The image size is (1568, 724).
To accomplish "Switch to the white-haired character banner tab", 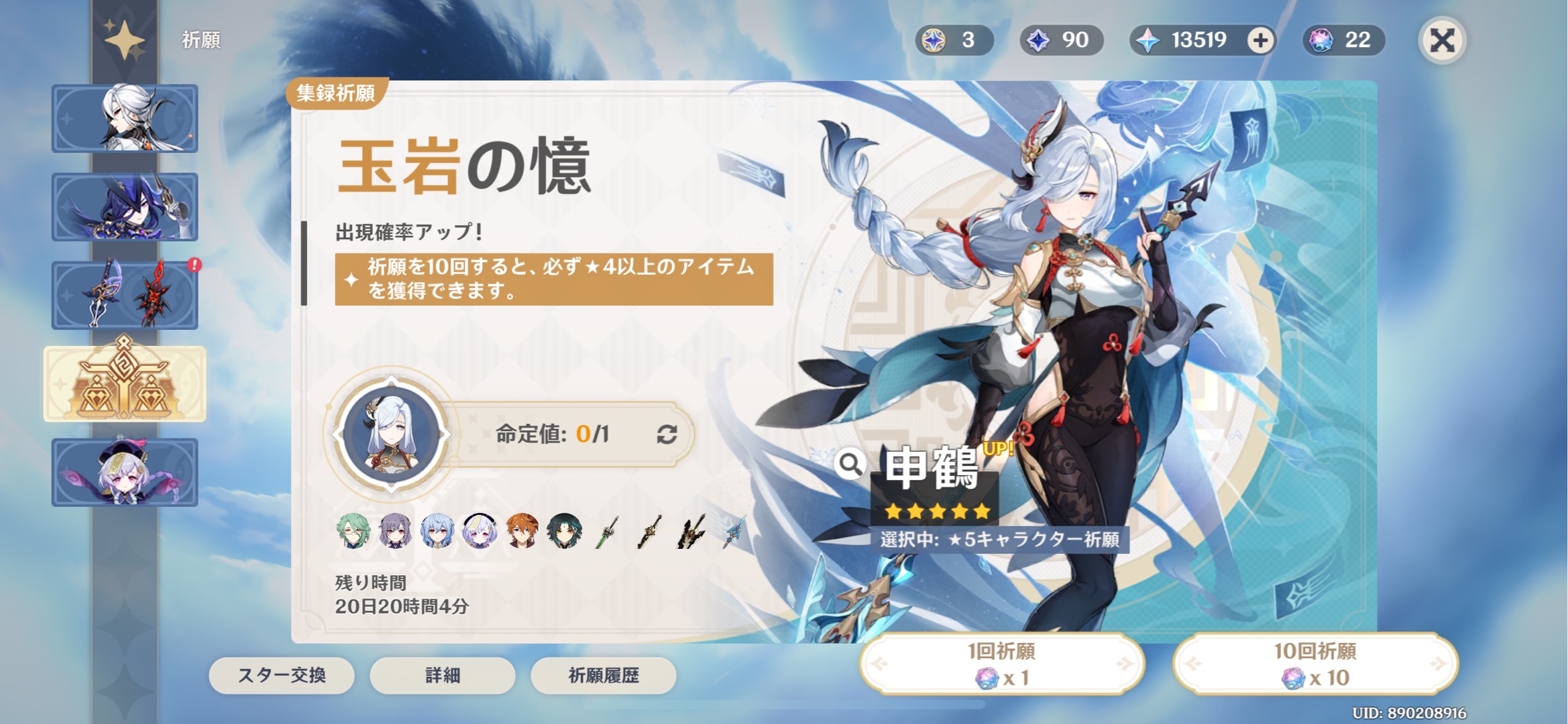I will point(125,118).
